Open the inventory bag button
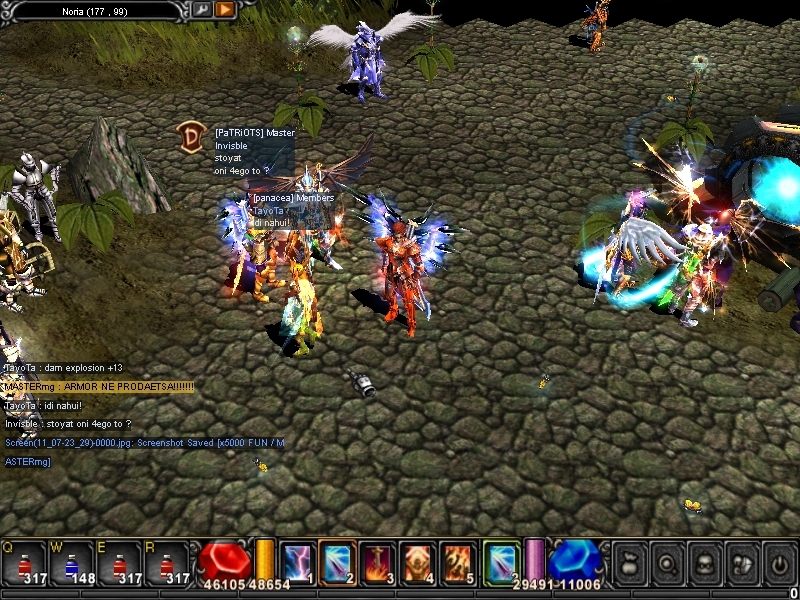 click(x=628, y=563)
